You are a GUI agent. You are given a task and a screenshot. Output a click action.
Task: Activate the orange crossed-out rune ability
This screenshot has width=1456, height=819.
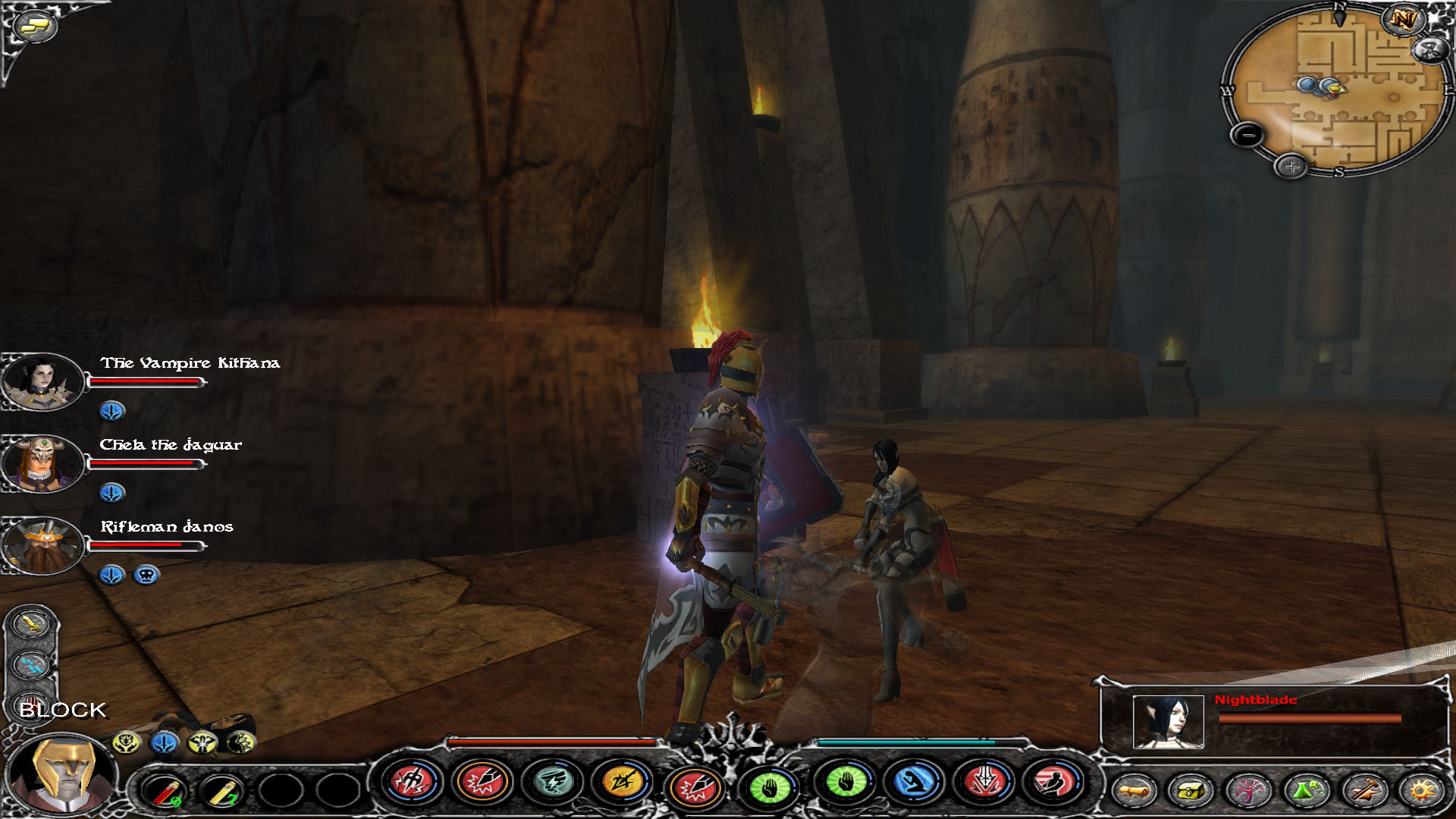click(622, 782)
